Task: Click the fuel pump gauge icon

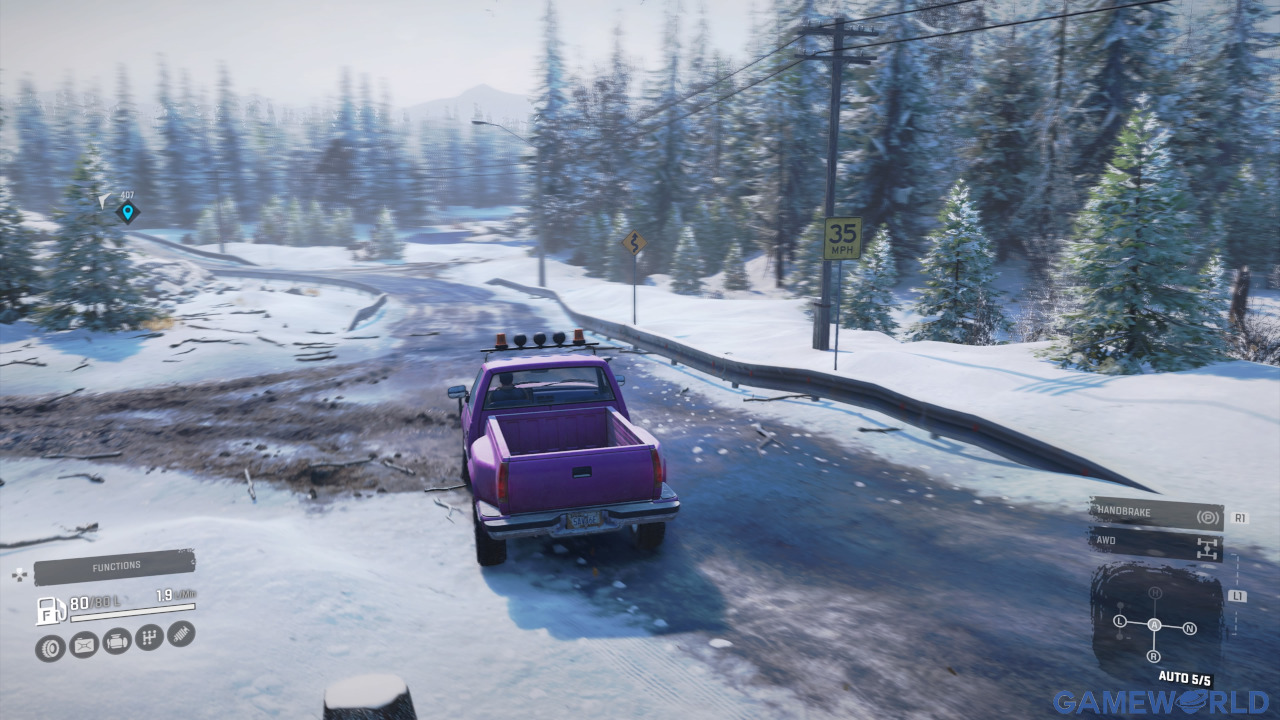Action: [50, 610]
